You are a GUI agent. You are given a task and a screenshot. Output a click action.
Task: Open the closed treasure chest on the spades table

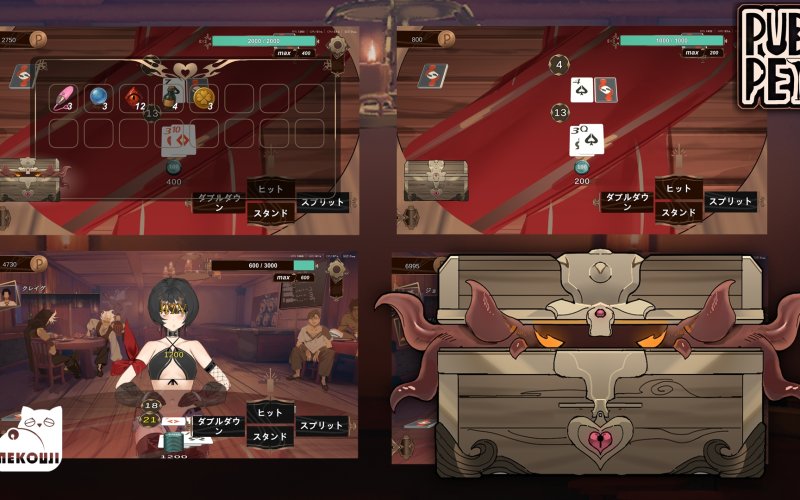point(435,180)
